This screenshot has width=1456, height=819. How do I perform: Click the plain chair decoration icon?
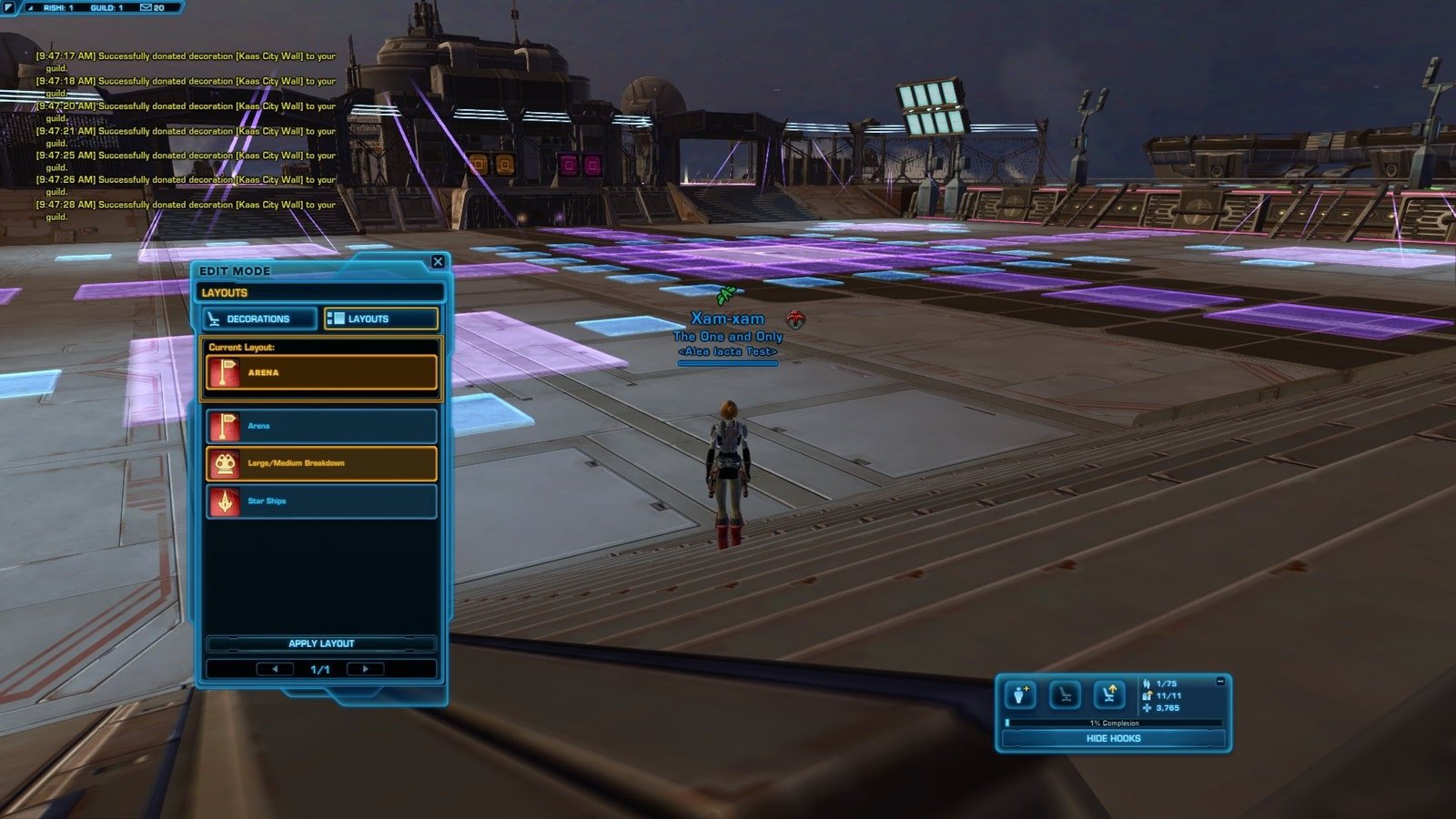click(1065, 695)
